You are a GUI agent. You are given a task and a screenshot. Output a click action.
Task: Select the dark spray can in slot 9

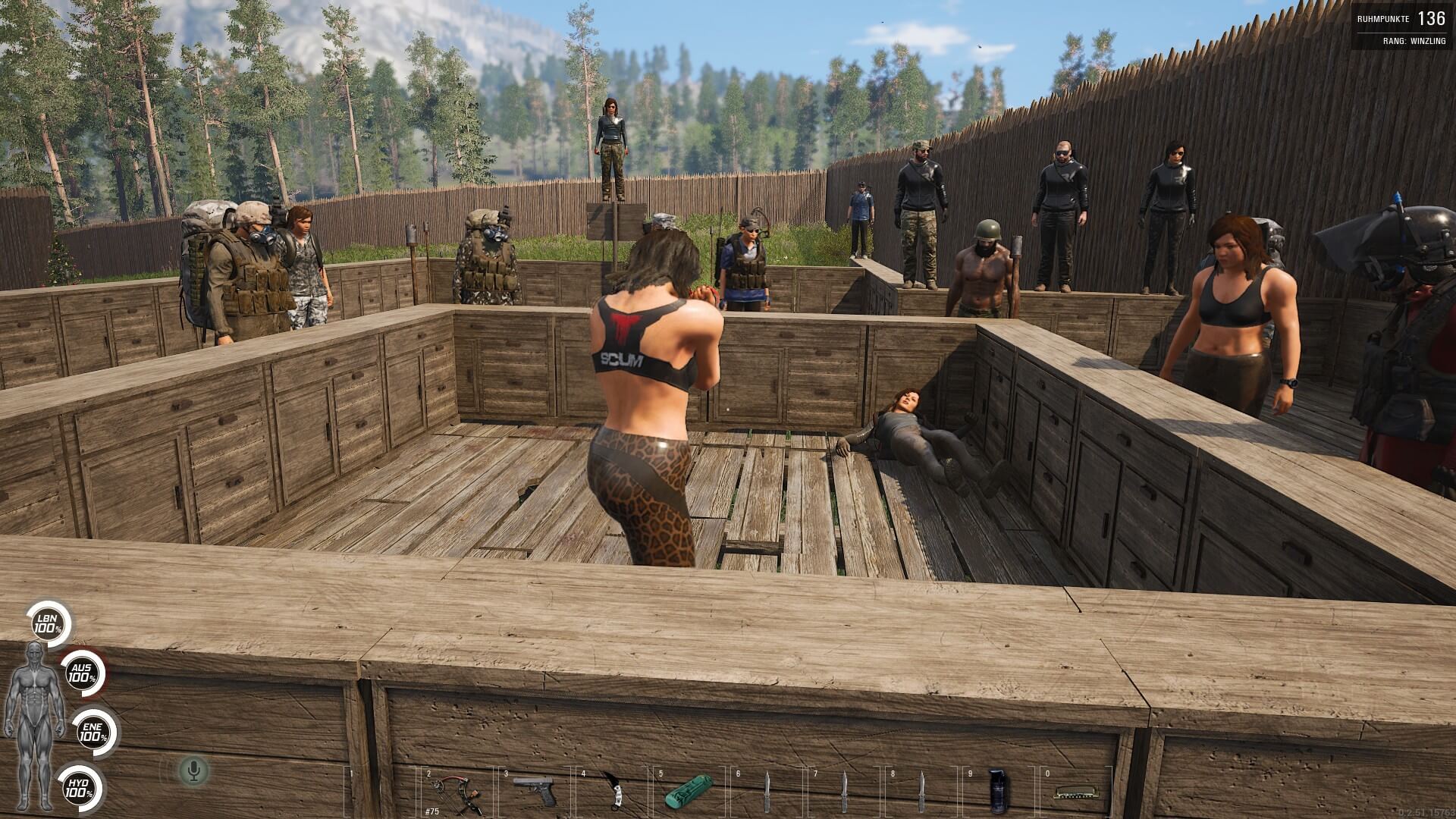click(x=995, y=792)
